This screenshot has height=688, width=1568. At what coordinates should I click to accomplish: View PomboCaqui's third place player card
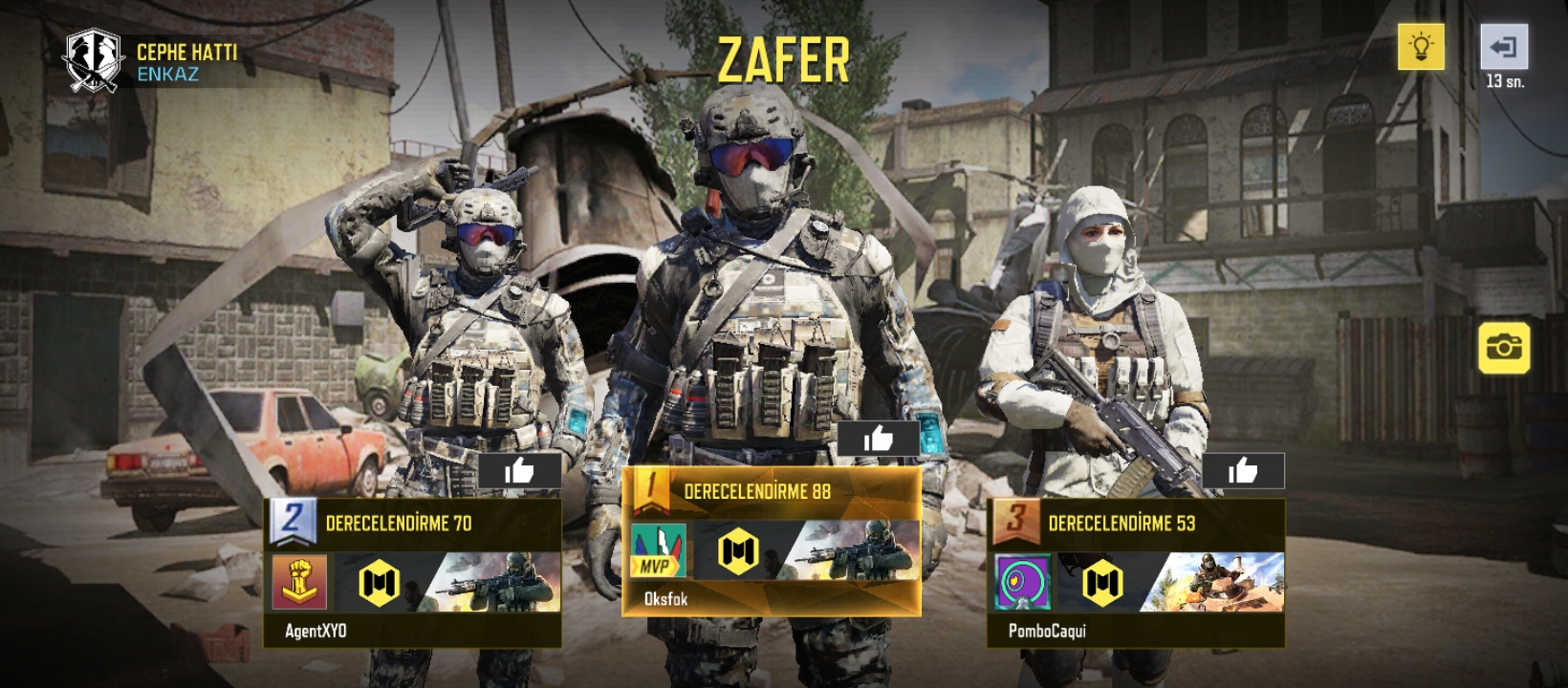pyautogui.click(x=1135, y=573)
